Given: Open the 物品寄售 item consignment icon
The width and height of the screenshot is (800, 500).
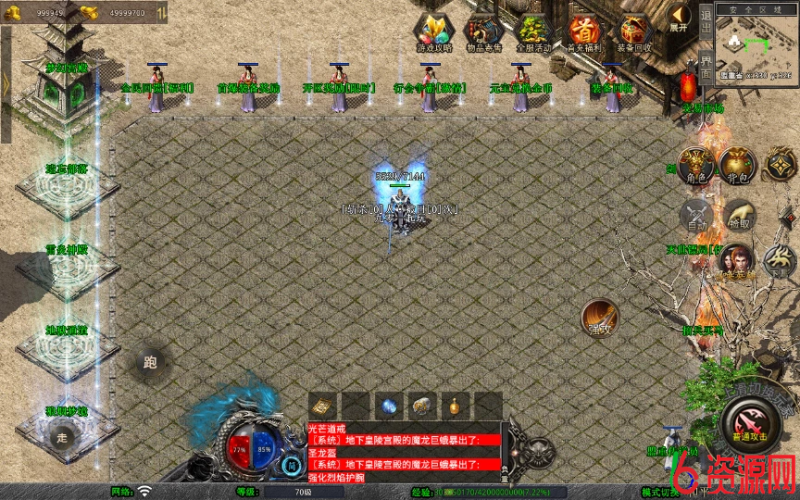Looking at the screenshot, I should click(484, 31).
